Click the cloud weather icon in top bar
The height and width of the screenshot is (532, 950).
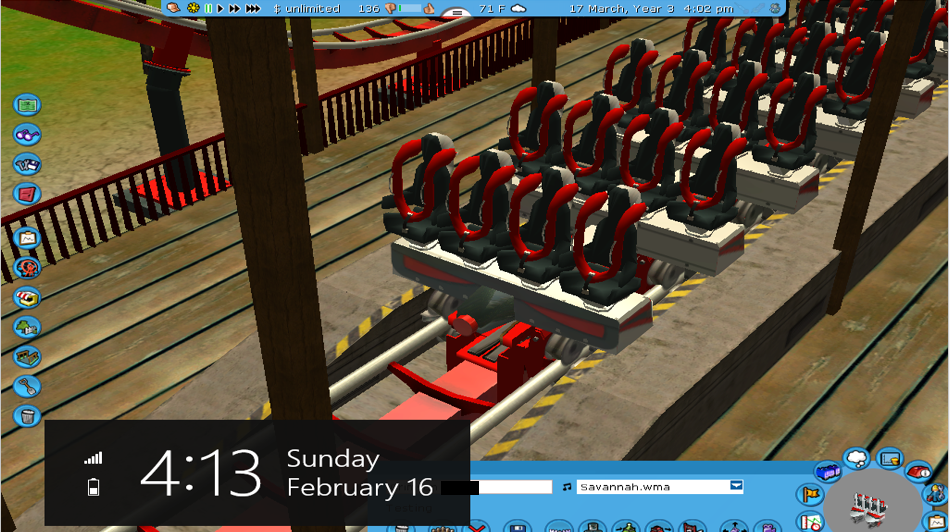coord(518,9)
